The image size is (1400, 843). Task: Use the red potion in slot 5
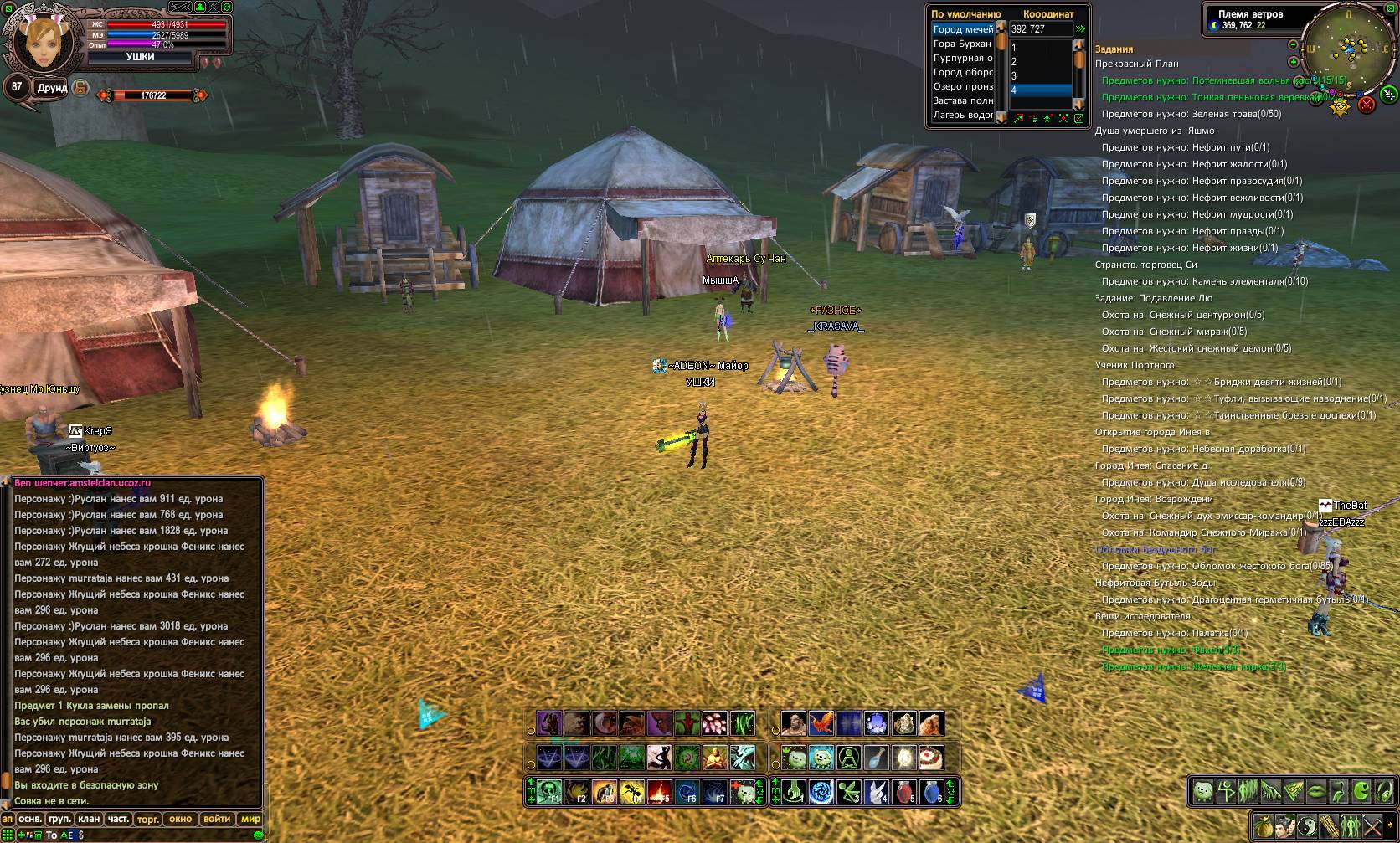[904, 791]
